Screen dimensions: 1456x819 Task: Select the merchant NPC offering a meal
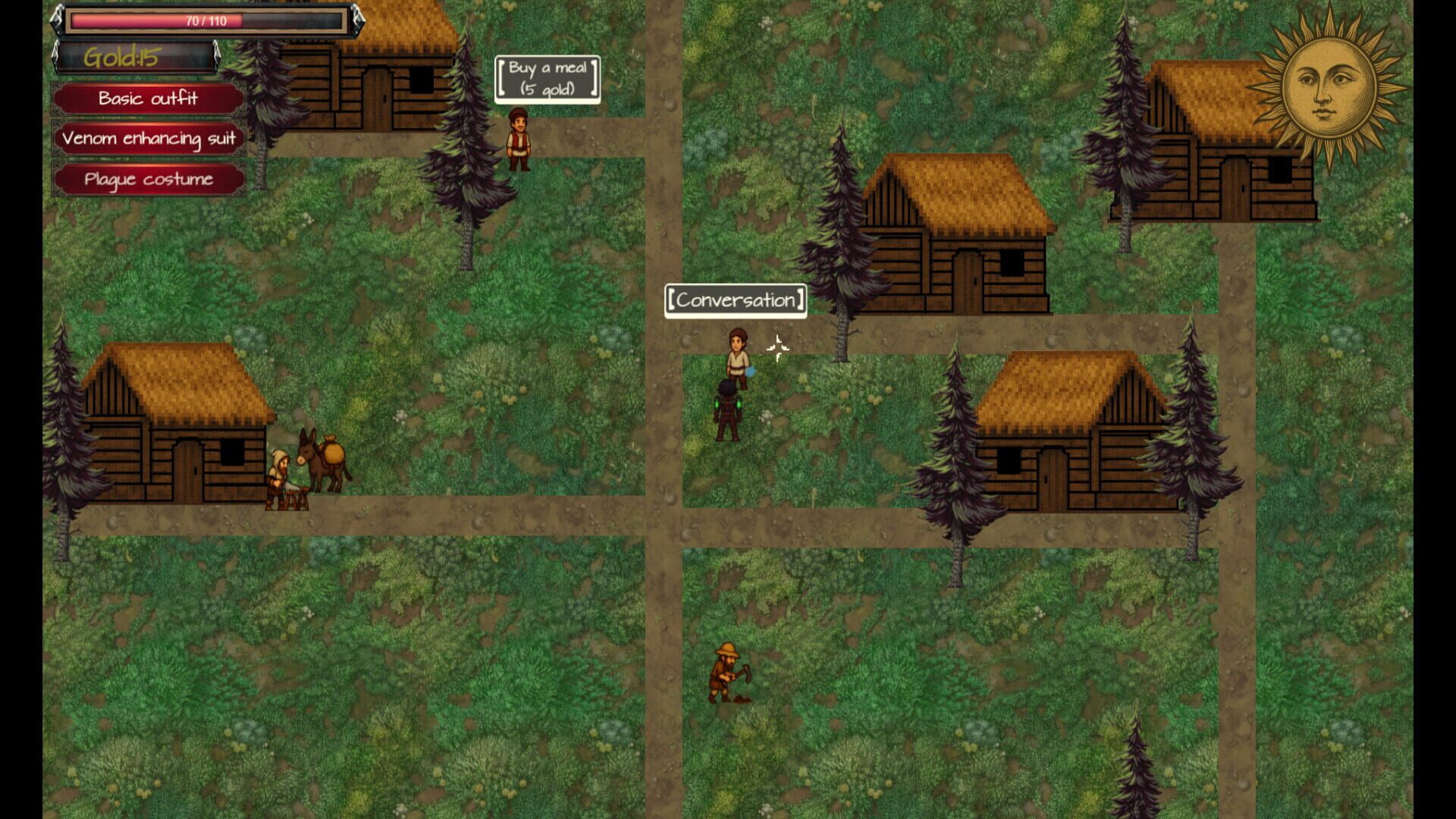point(518,140)
